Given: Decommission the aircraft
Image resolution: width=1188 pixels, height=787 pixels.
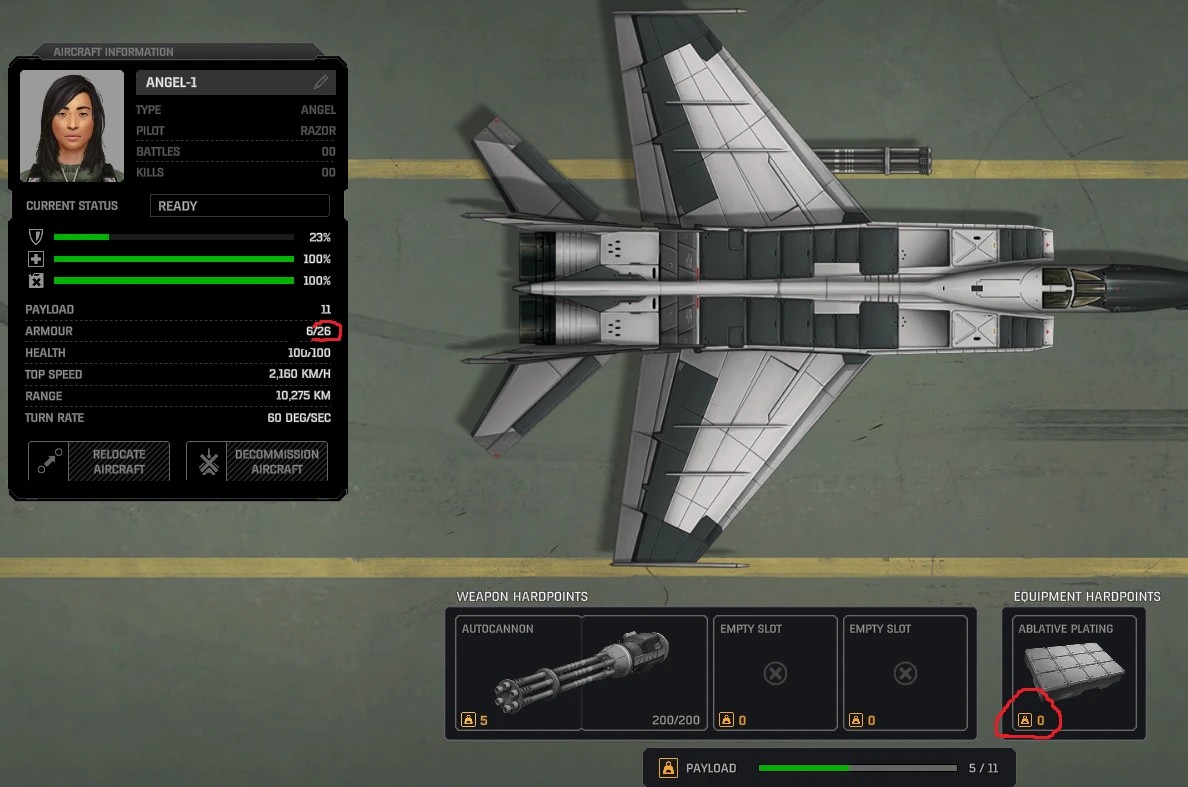Looking at the screenshot, I should pos(257,462).
